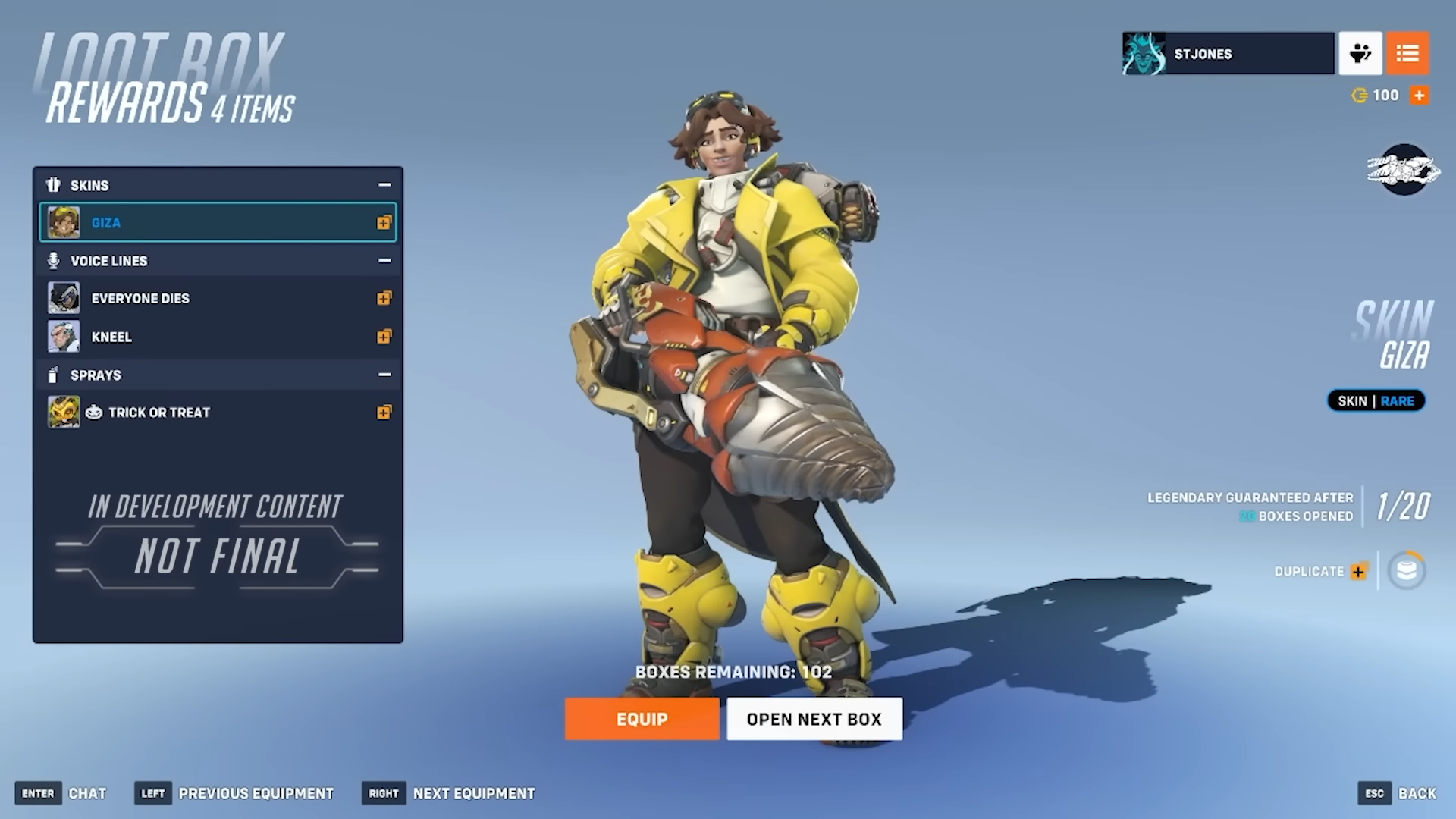Select the Everyone Dies voice line
Viewport: 1456px width, 819px height.
click(x=218, y=299)
